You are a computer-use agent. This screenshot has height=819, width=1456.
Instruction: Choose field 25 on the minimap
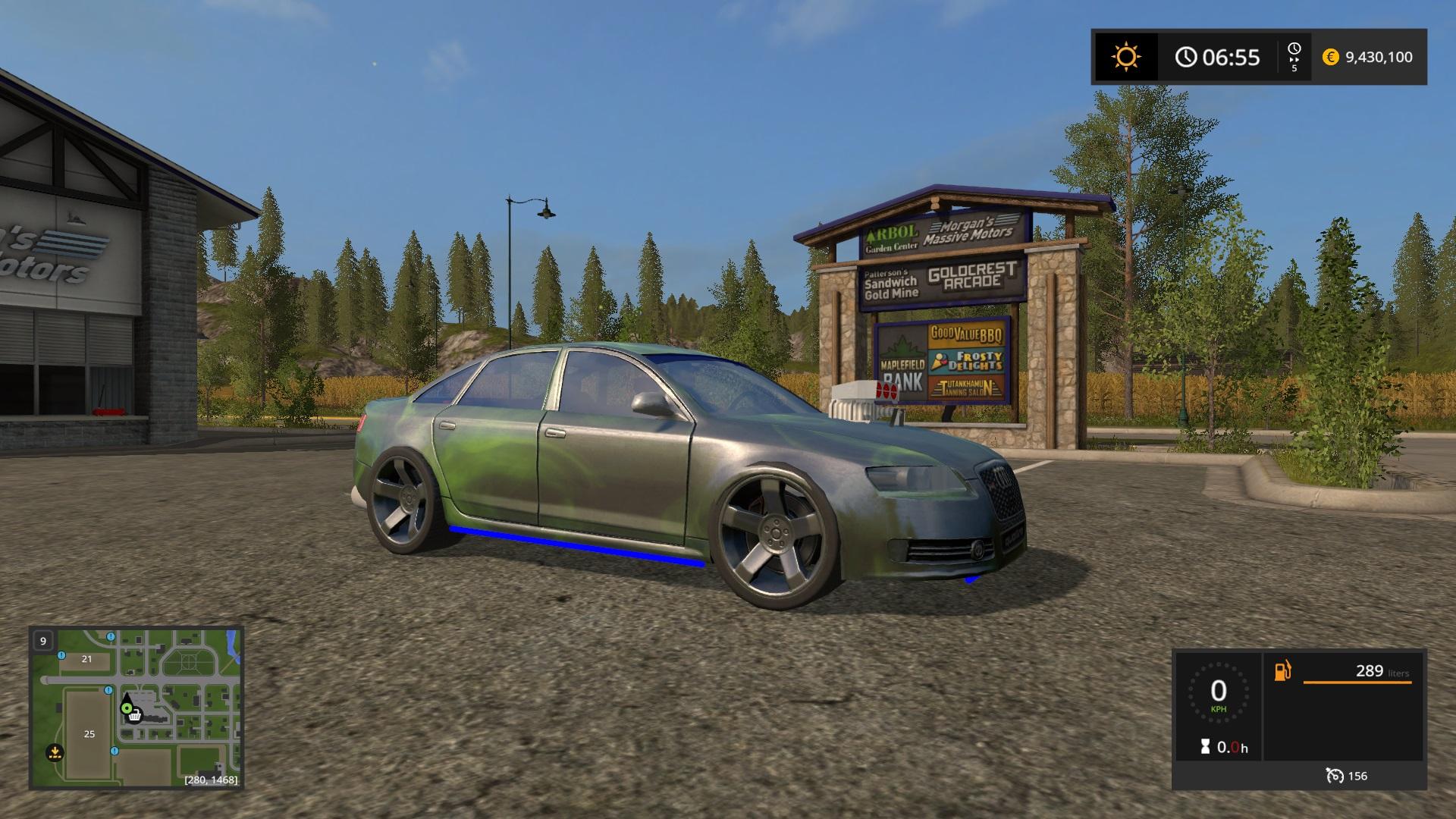89,734
